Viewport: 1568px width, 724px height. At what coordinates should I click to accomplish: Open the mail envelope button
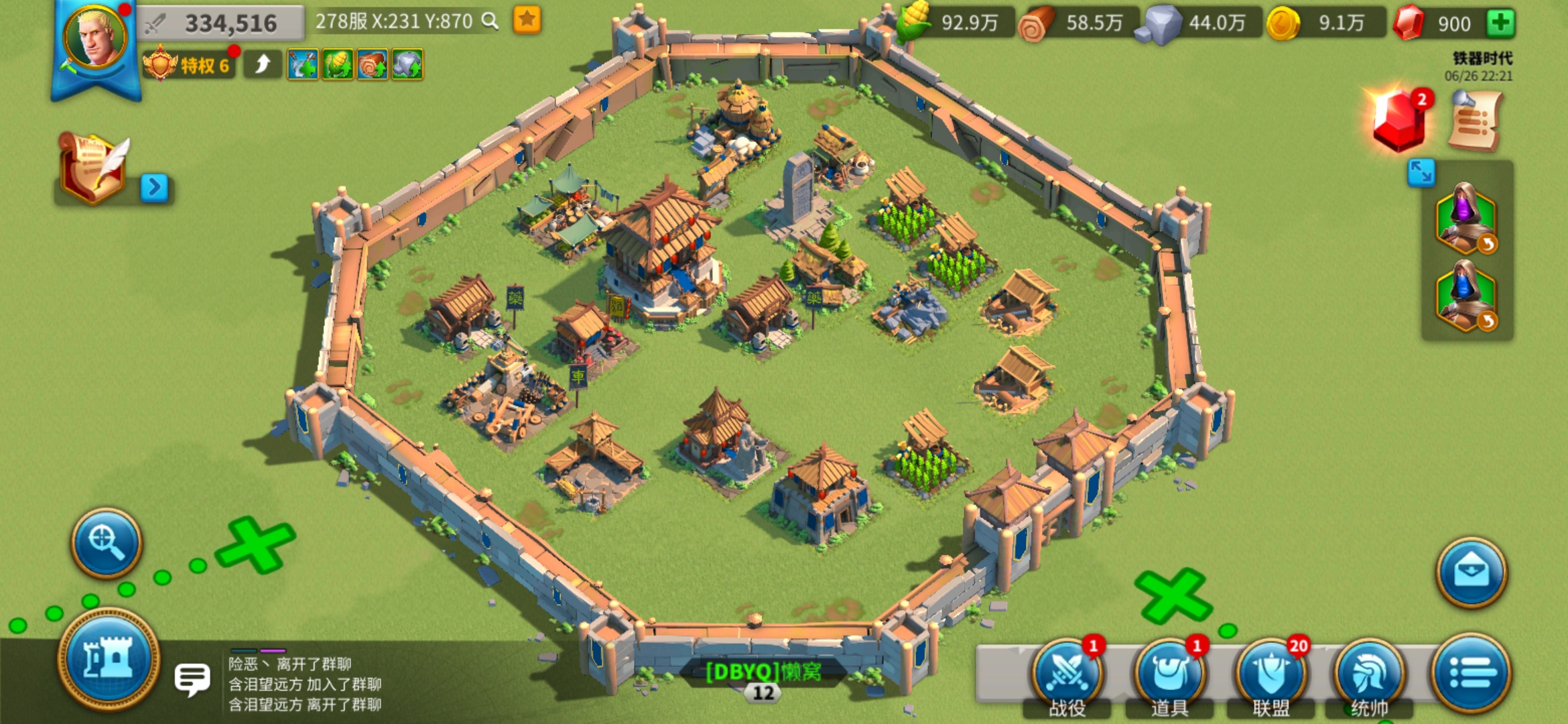[x=1471, y=573]
